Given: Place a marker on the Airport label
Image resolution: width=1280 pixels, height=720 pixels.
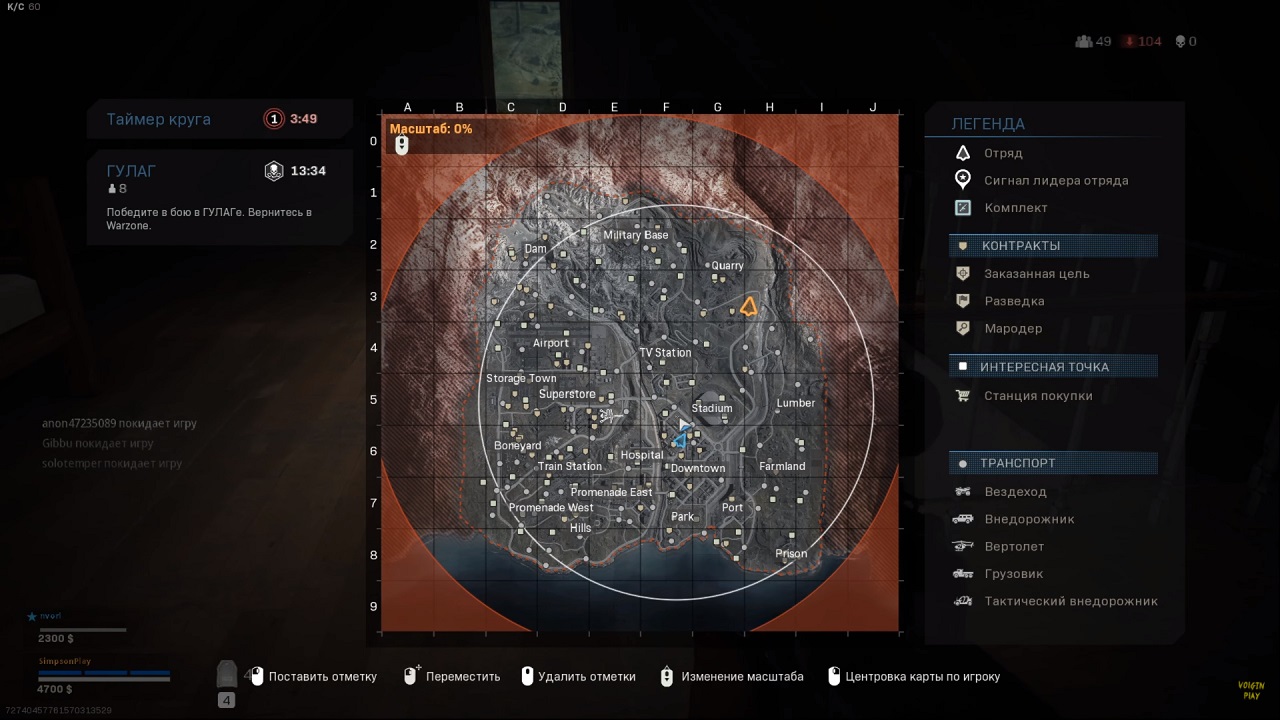Looking at the screenshot, I should 550,343.
